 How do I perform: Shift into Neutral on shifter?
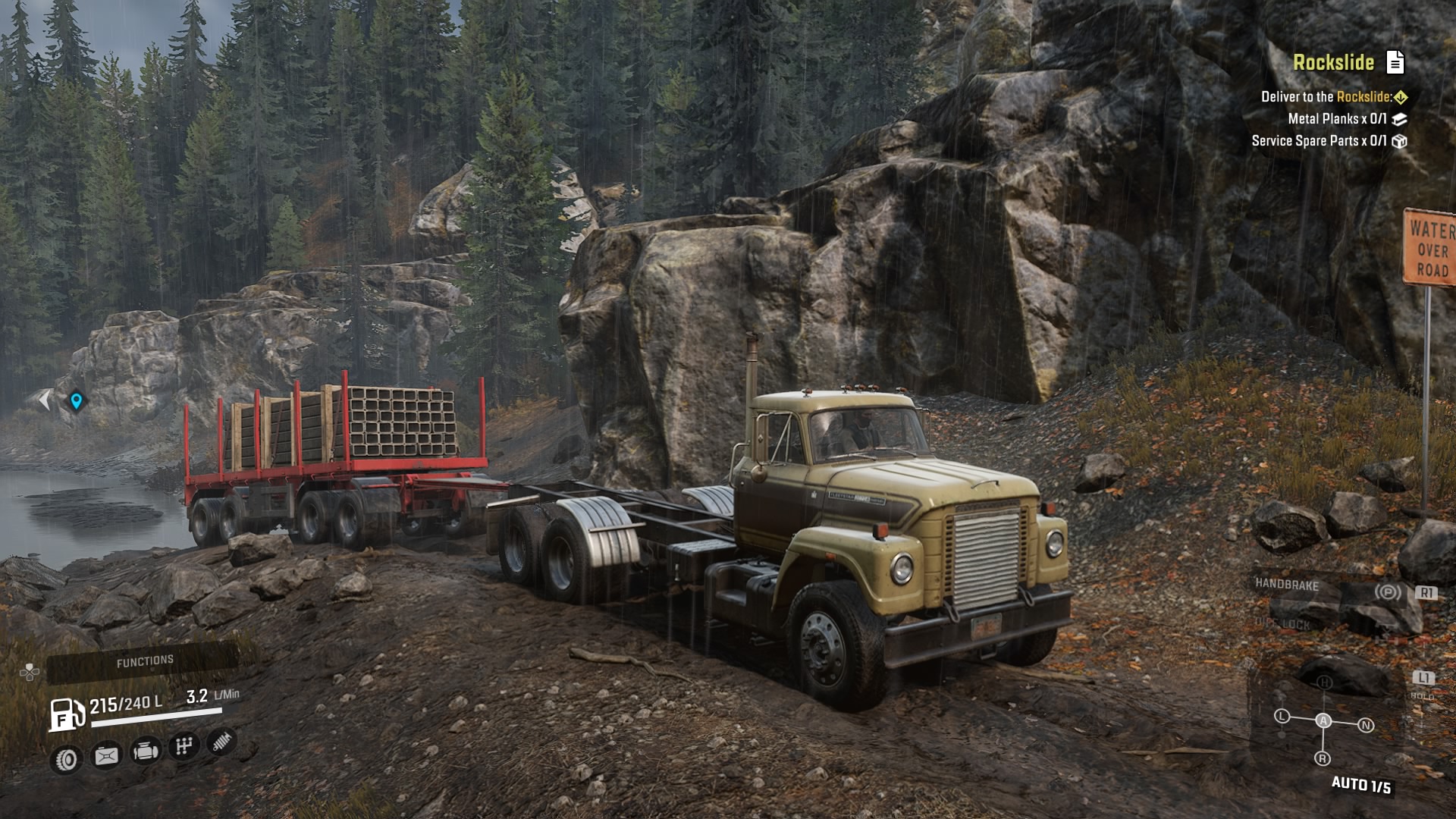click(1366, 726)
